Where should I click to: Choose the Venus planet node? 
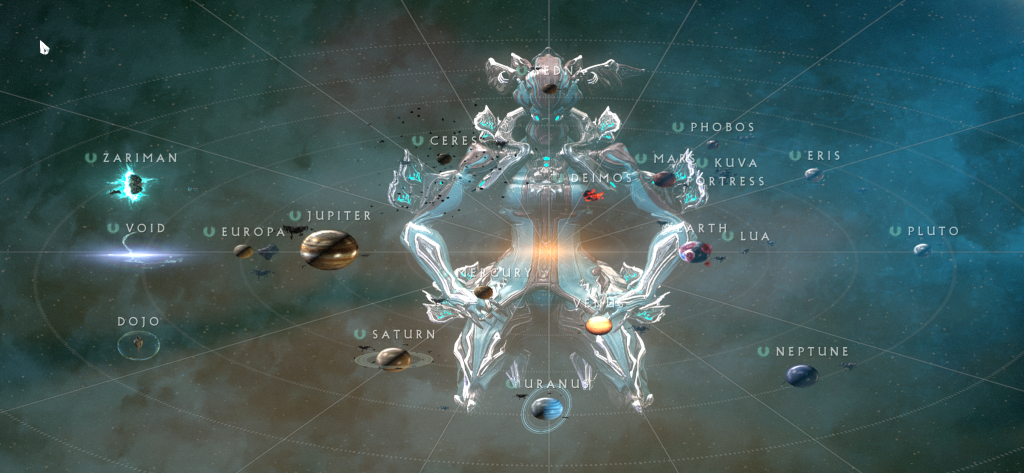(x=598, y=325)
